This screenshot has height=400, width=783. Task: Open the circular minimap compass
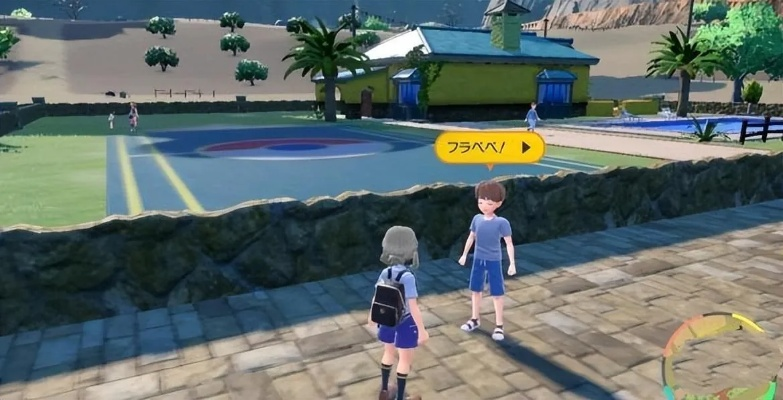722,358
